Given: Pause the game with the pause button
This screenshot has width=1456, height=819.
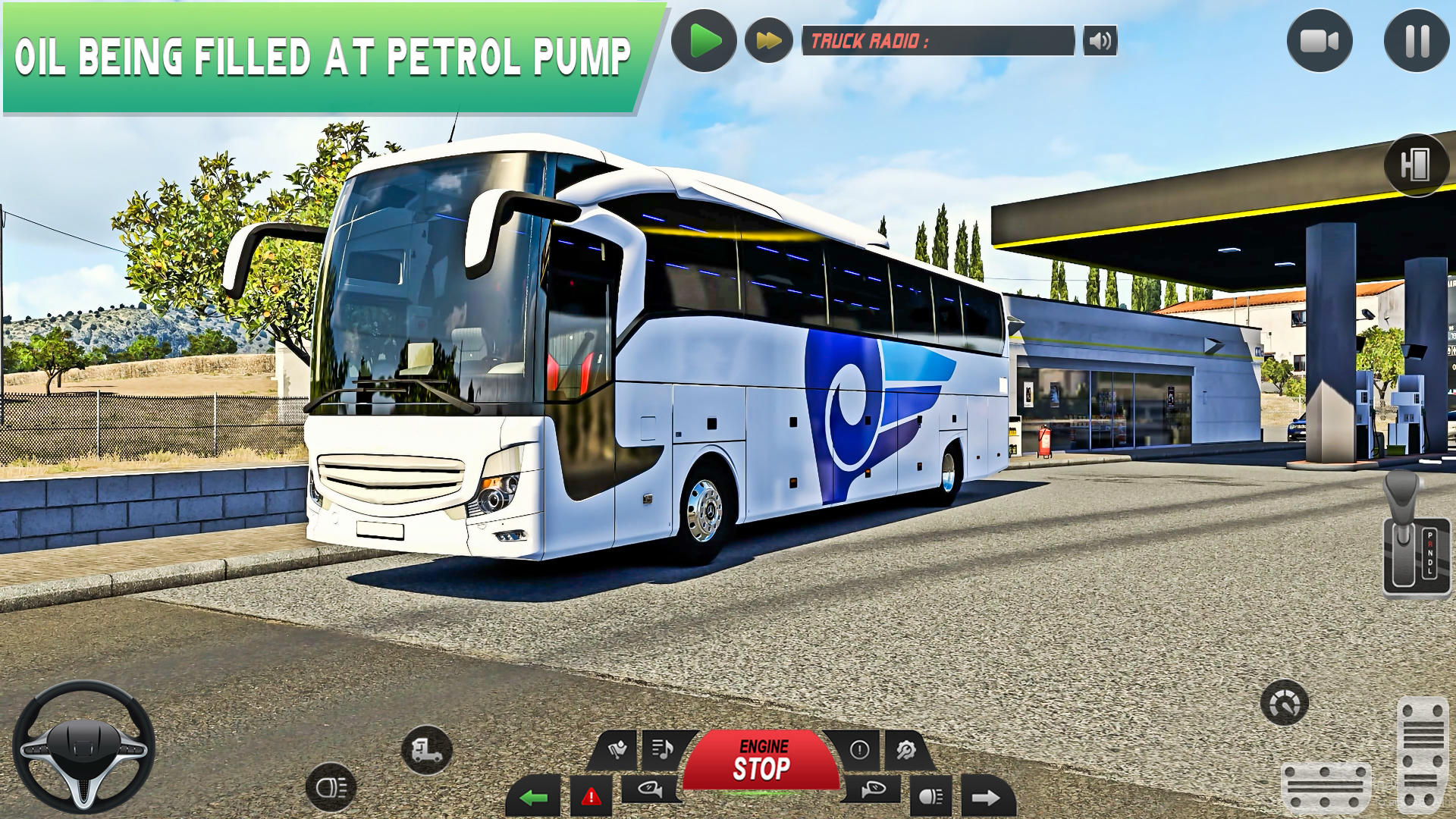Looking at the screenshot, I should click(x=1417, y=41).
